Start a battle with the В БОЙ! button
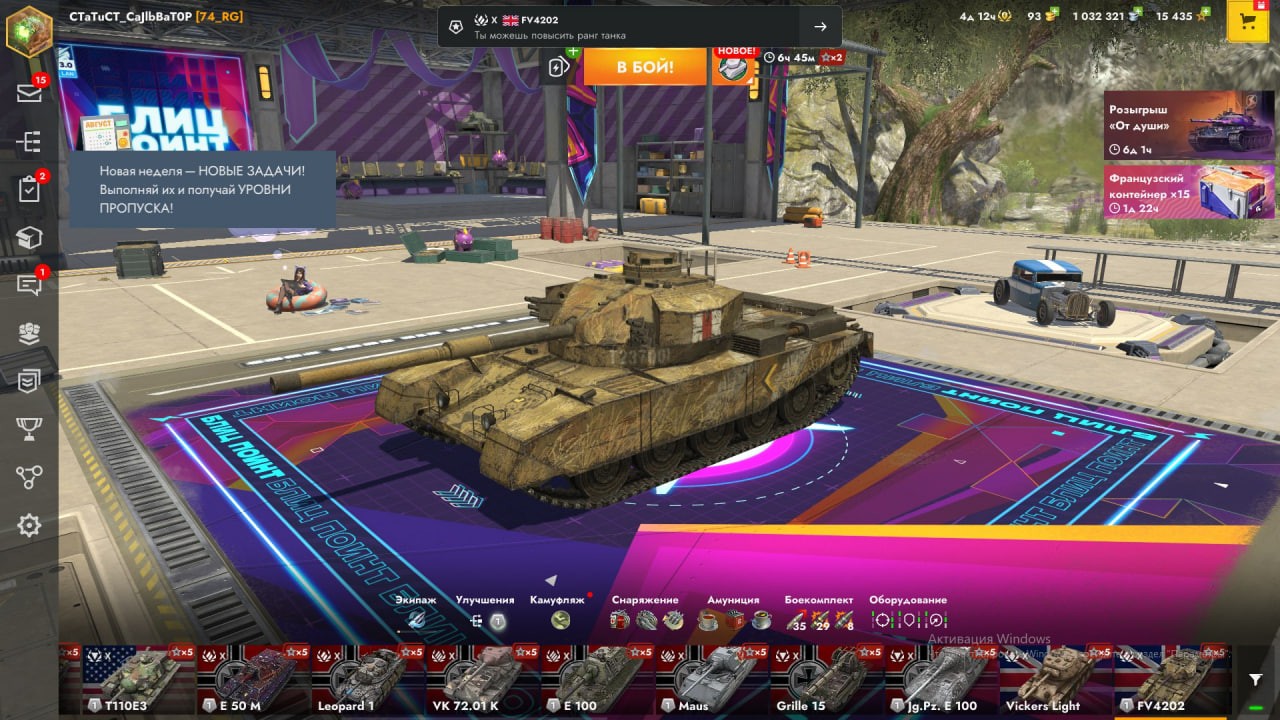Image resolution: width=1280 pixels, height=720 pixels. pyautogui.click(x=644, y=67)
